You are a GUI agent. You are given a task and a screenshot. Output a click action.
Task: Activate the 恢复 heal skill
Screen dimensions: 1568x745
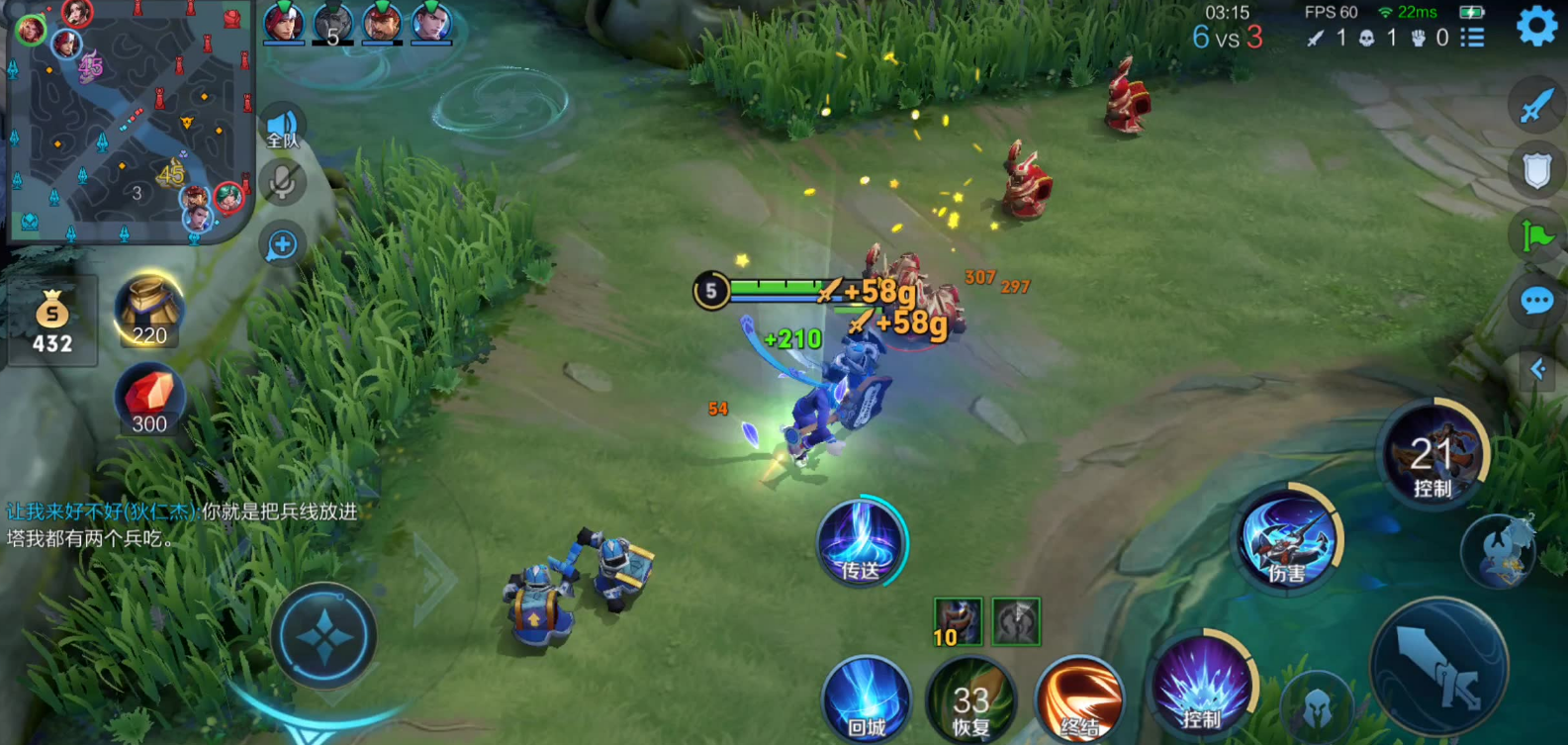tap(971, 699)
